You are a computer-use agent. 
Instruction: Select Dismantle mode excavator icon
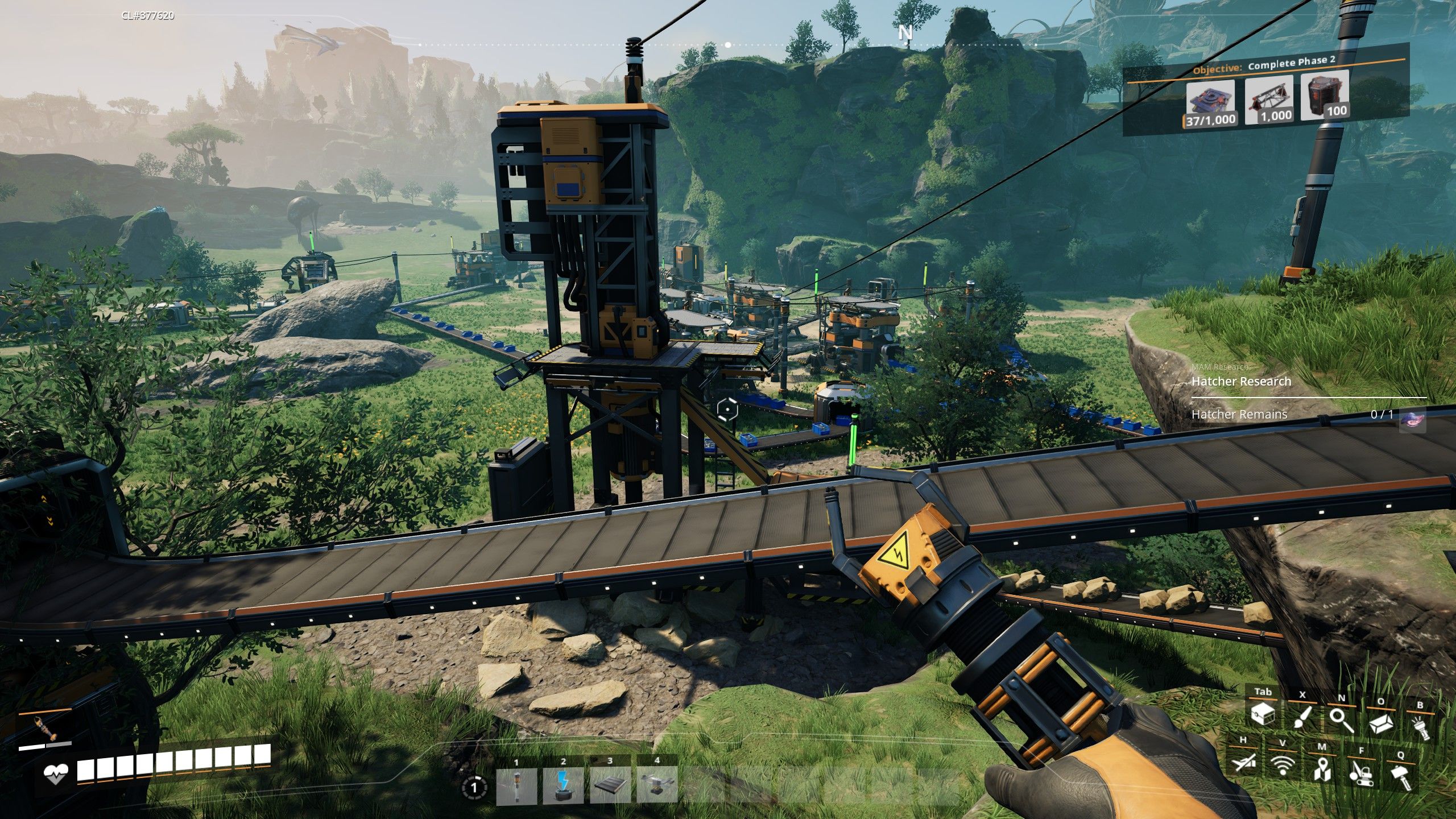(x=1362, y=776)
